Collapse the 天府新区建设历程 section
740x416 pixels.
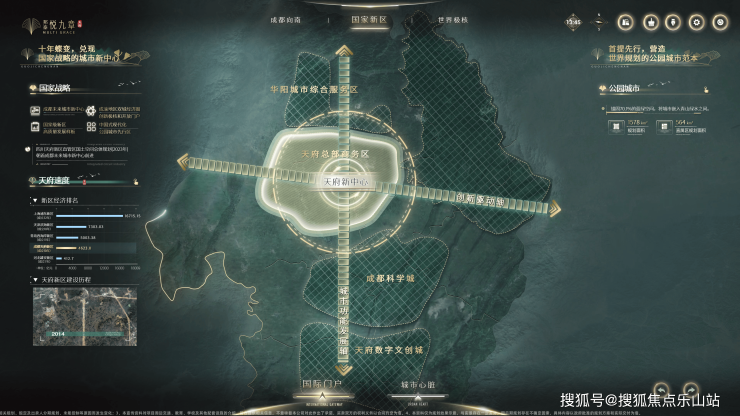[33, 279]
